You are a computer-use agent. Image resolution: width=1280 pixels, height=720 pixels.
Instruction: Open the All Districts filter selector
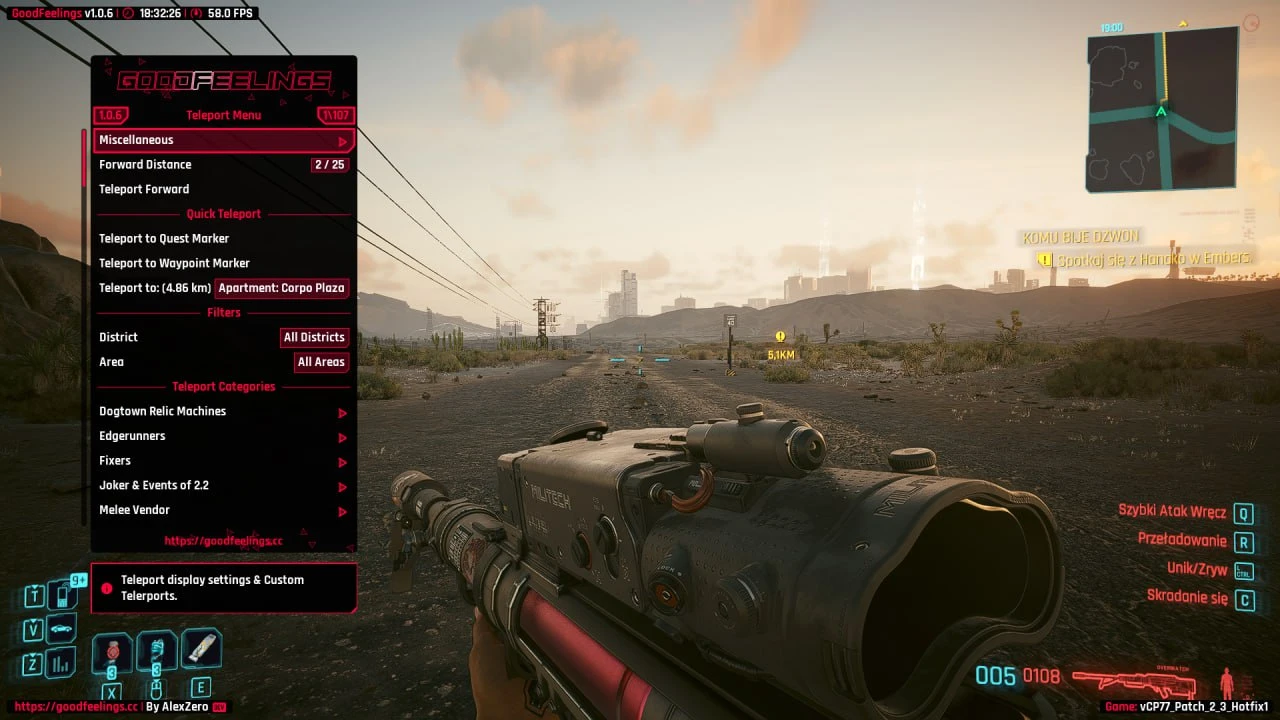pos(314,337)
